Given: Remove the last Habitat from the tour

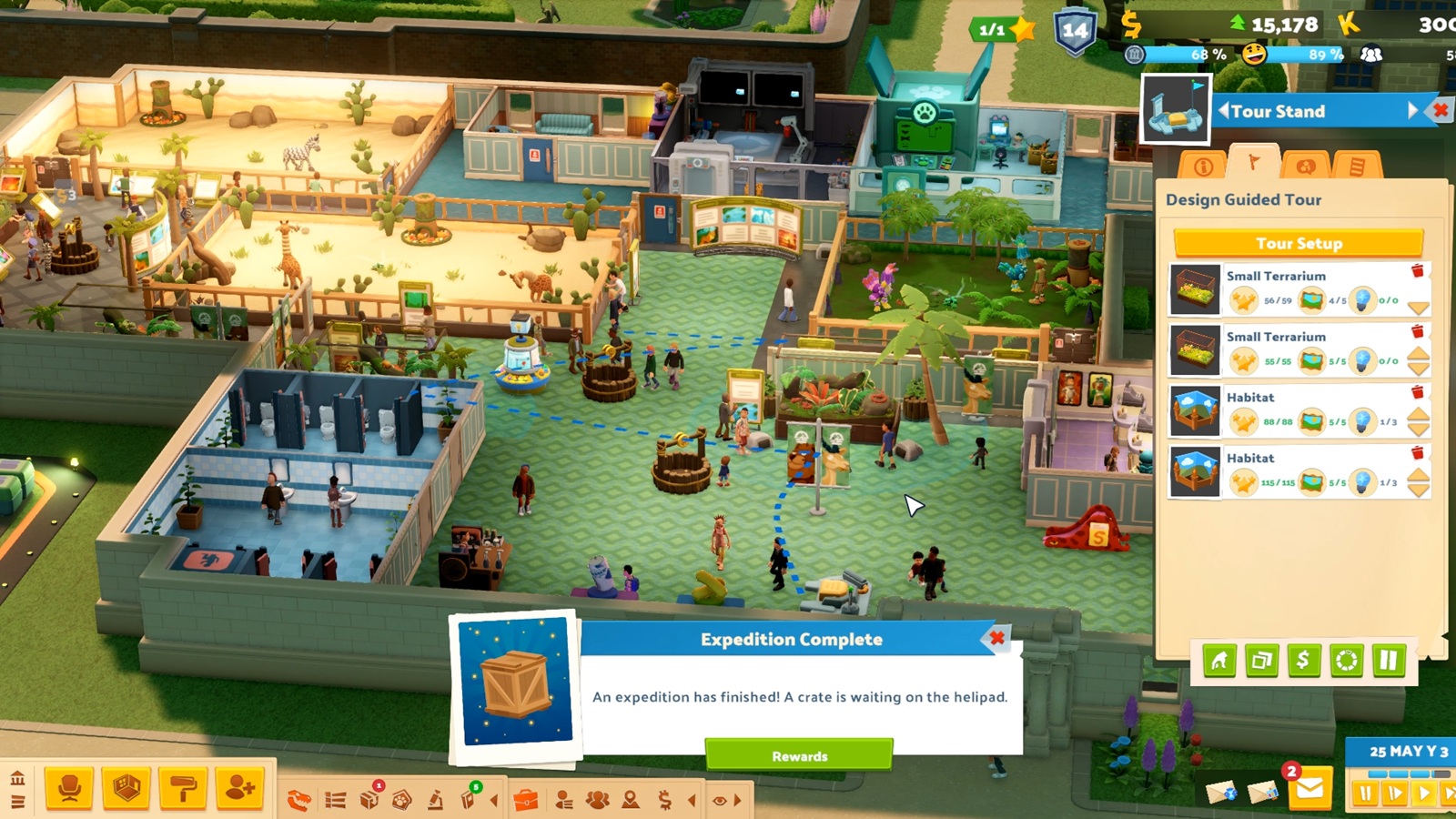Looking at the screenshot, I should 1417,453.
